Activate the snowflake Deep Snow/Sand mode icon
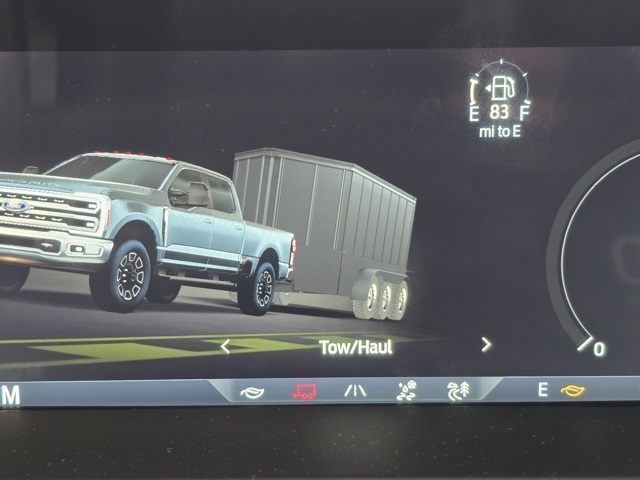This screenshot has height=480, width=640. (406, 391)
